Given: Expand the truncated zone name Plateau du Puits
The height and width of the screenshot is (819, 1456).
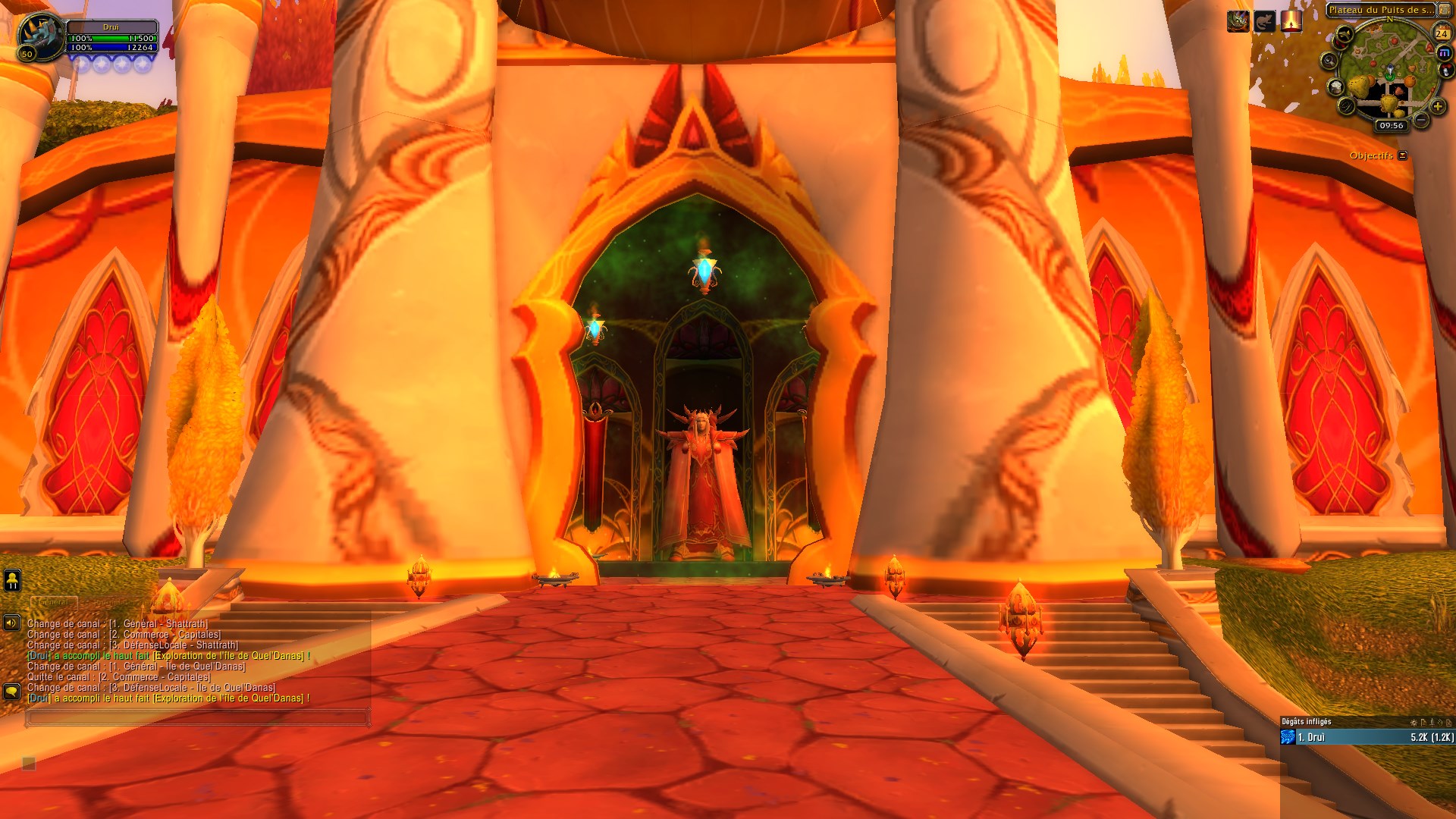Looking at the screenshot, I should (x=1380, y=10).
